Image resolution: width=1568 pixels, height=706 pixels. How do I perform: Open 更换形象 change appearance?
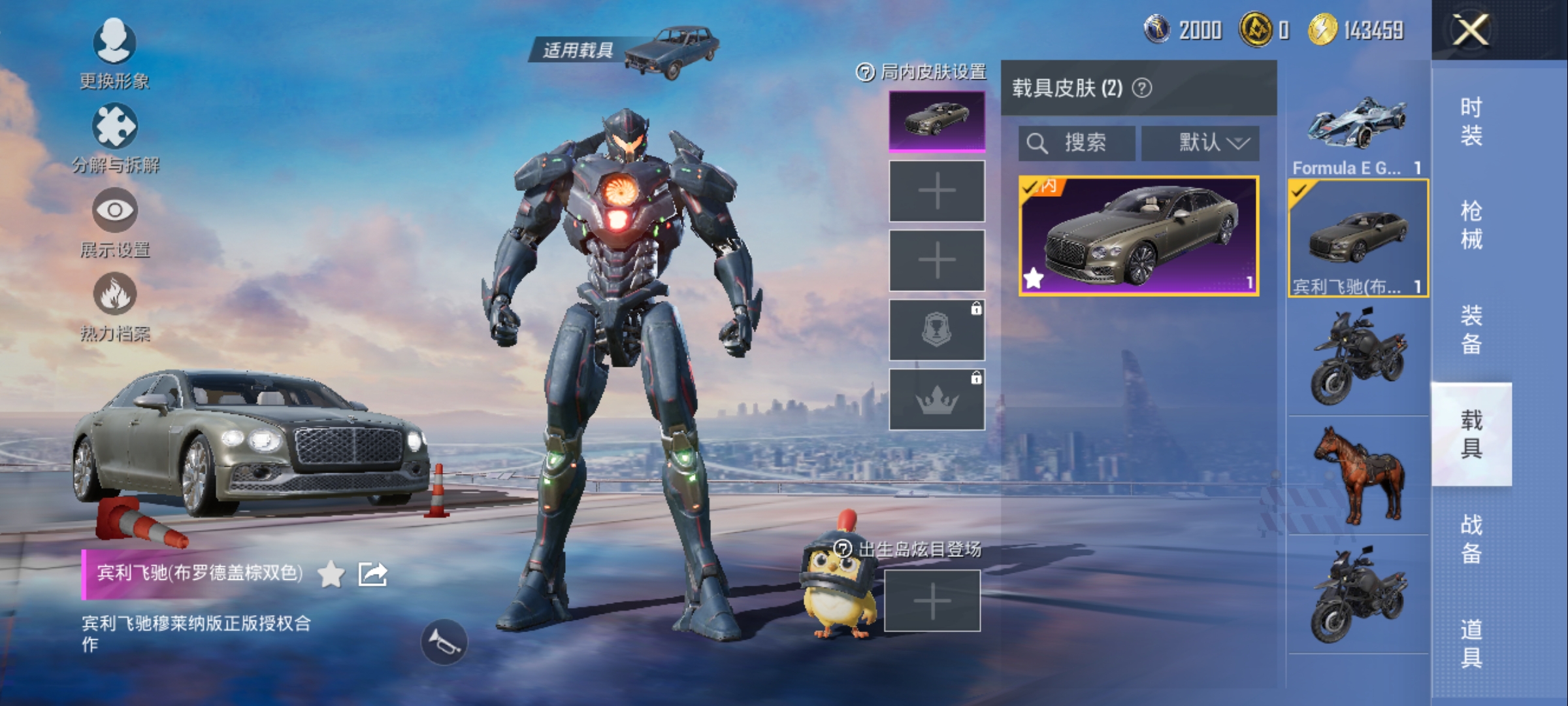114,54
